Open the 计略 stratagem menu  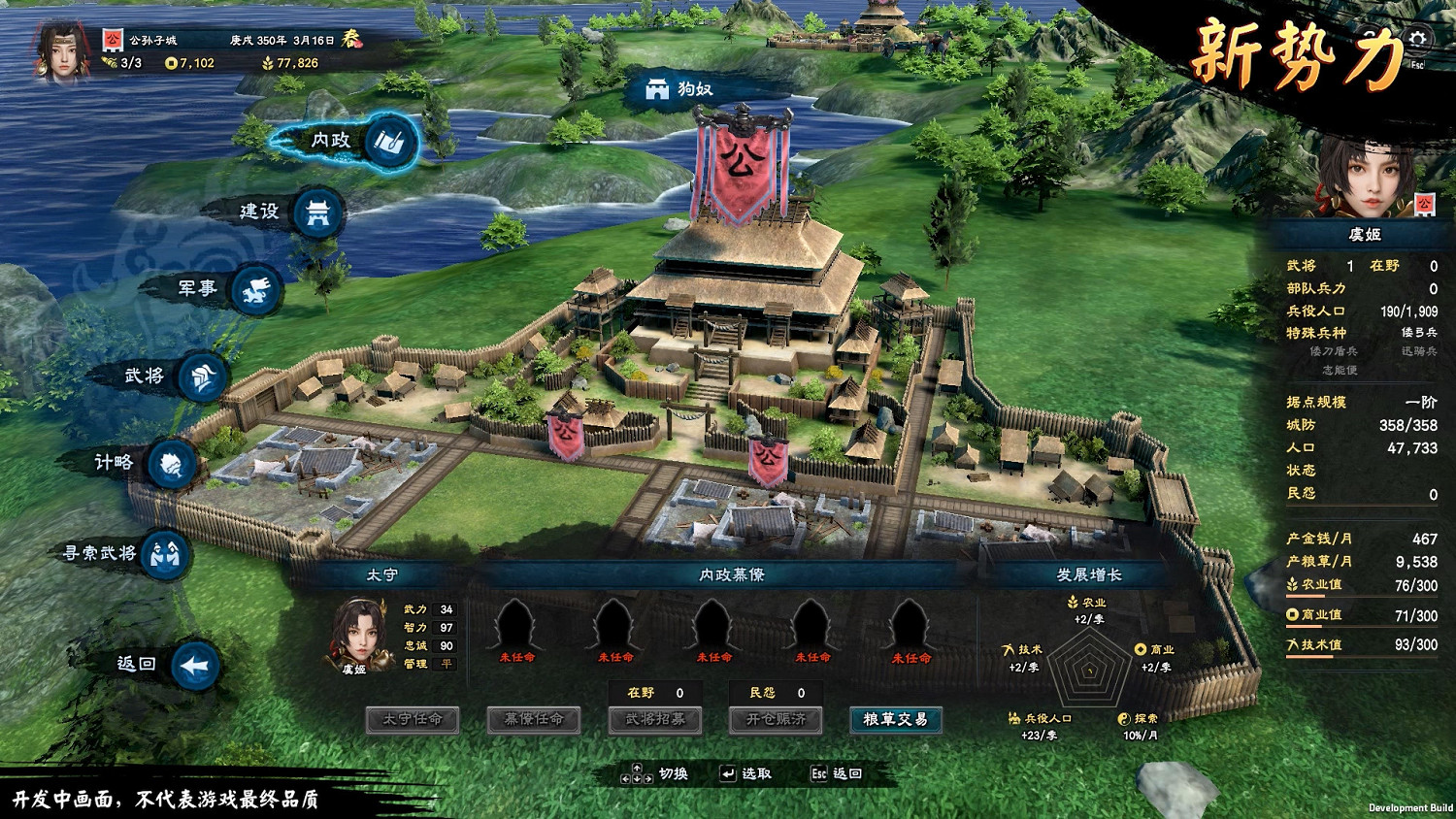pos(173,463)
